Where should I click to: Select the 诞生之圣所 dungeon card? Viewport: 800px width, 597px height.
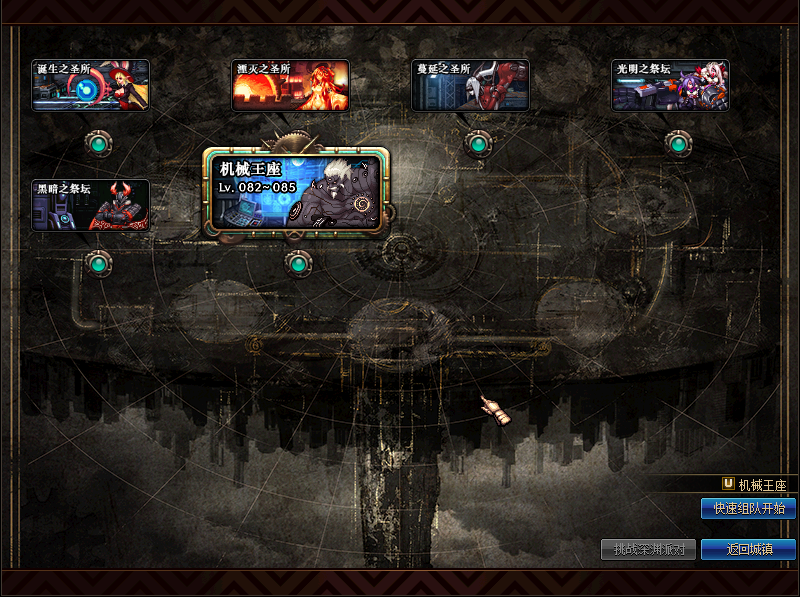pos(91,86)
